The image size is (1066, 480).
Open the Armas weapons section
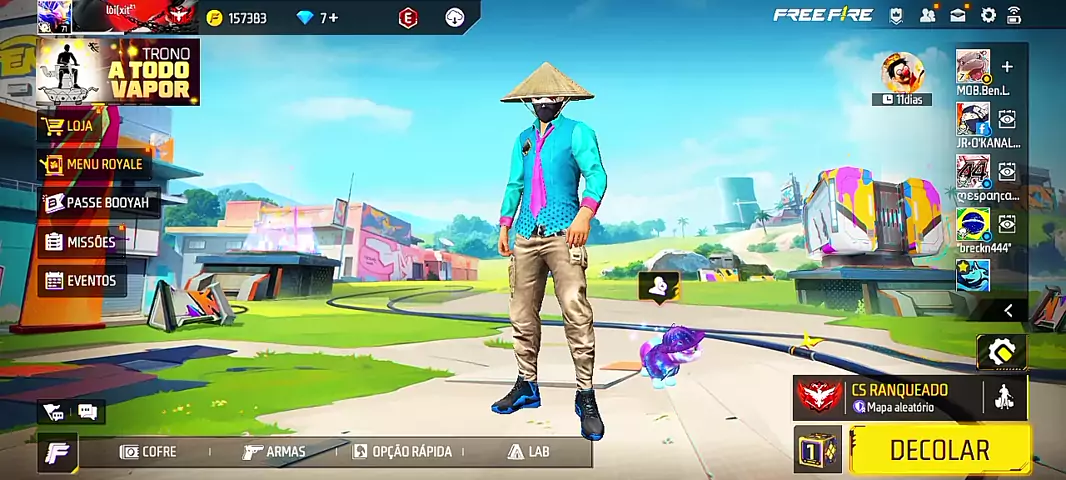[274, 452]
